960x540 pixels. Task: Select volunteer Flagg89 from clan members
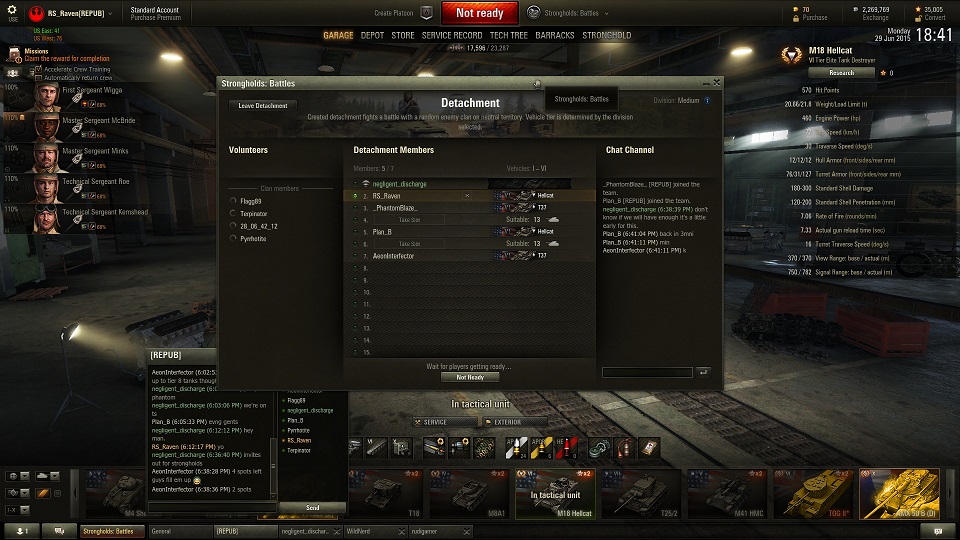click(x=250, y=201)
